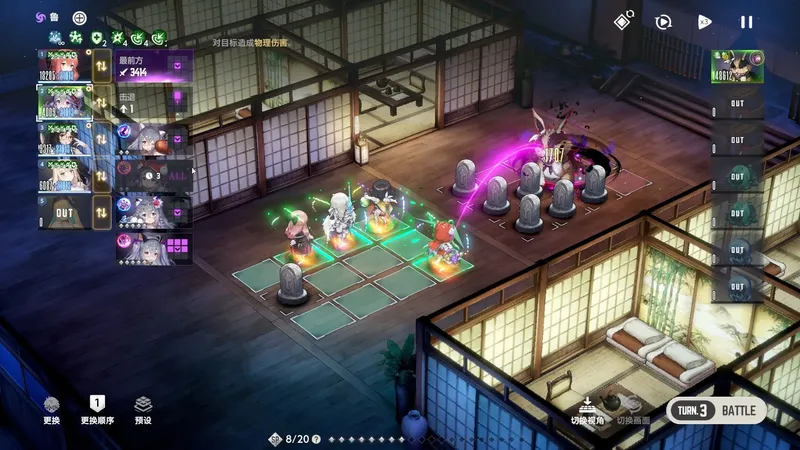The height and width of the screenshot is (450, 800).
Task: Select the blonde fourth party member portrait
Action: pos(64,175)
